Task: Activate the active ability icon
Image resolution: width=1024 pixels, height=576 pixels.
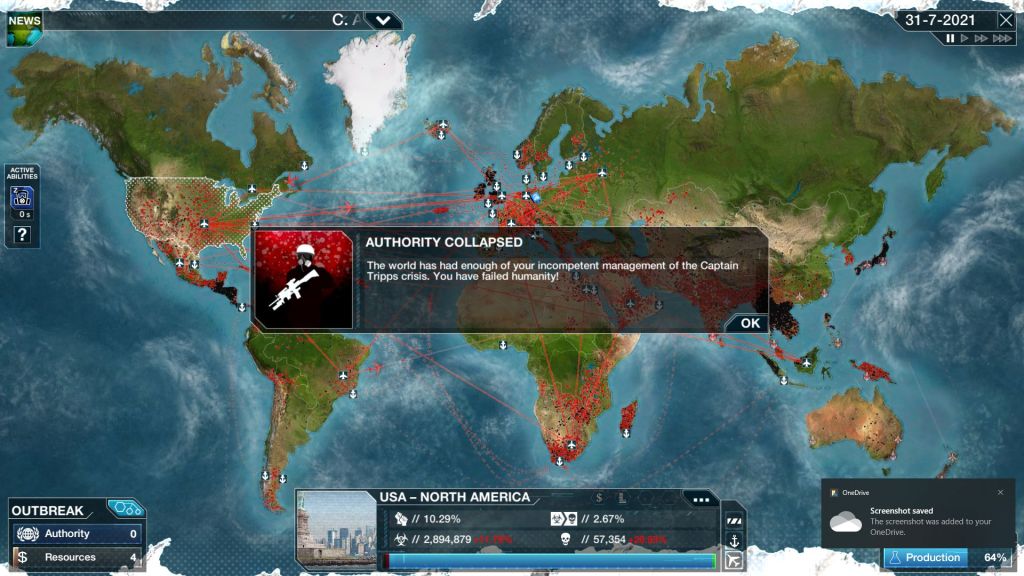Action: coord(22,200)
